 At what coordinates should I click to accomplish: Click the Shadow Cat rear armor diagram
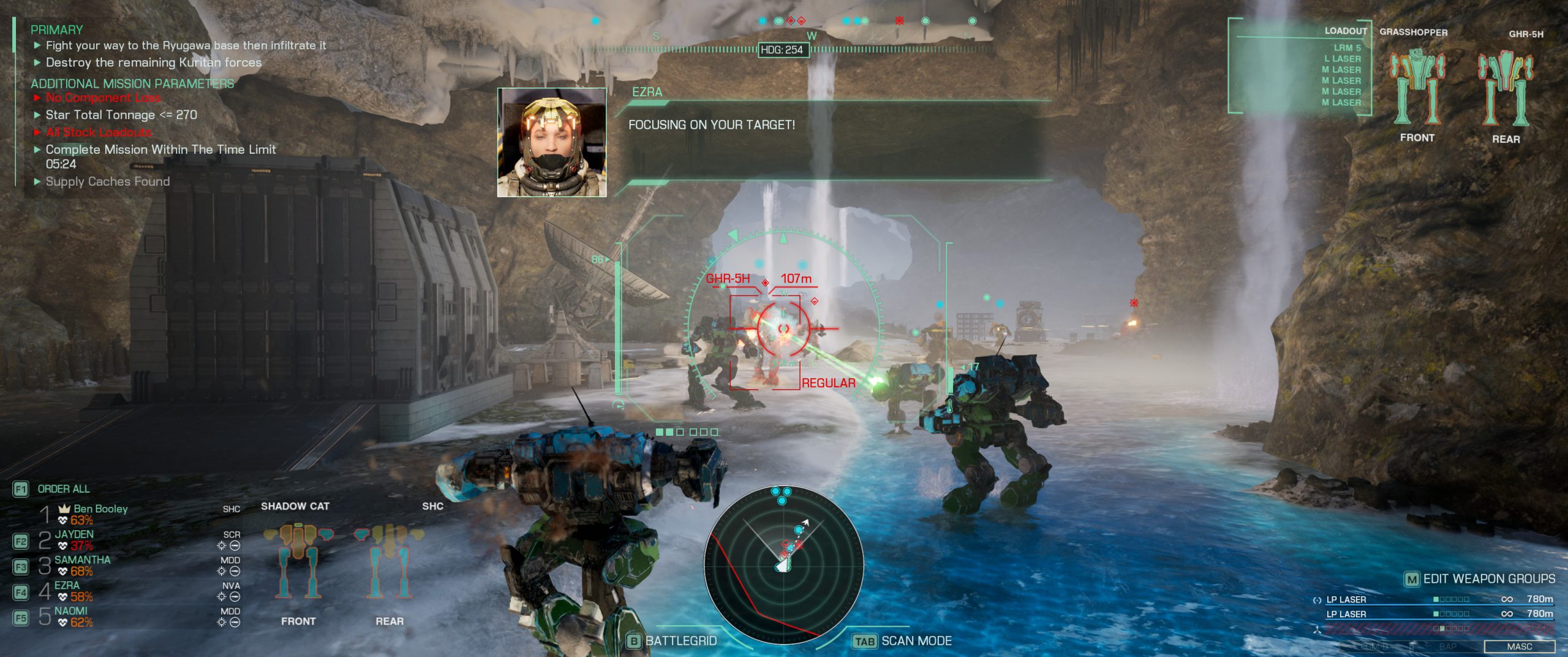[389, 560]
